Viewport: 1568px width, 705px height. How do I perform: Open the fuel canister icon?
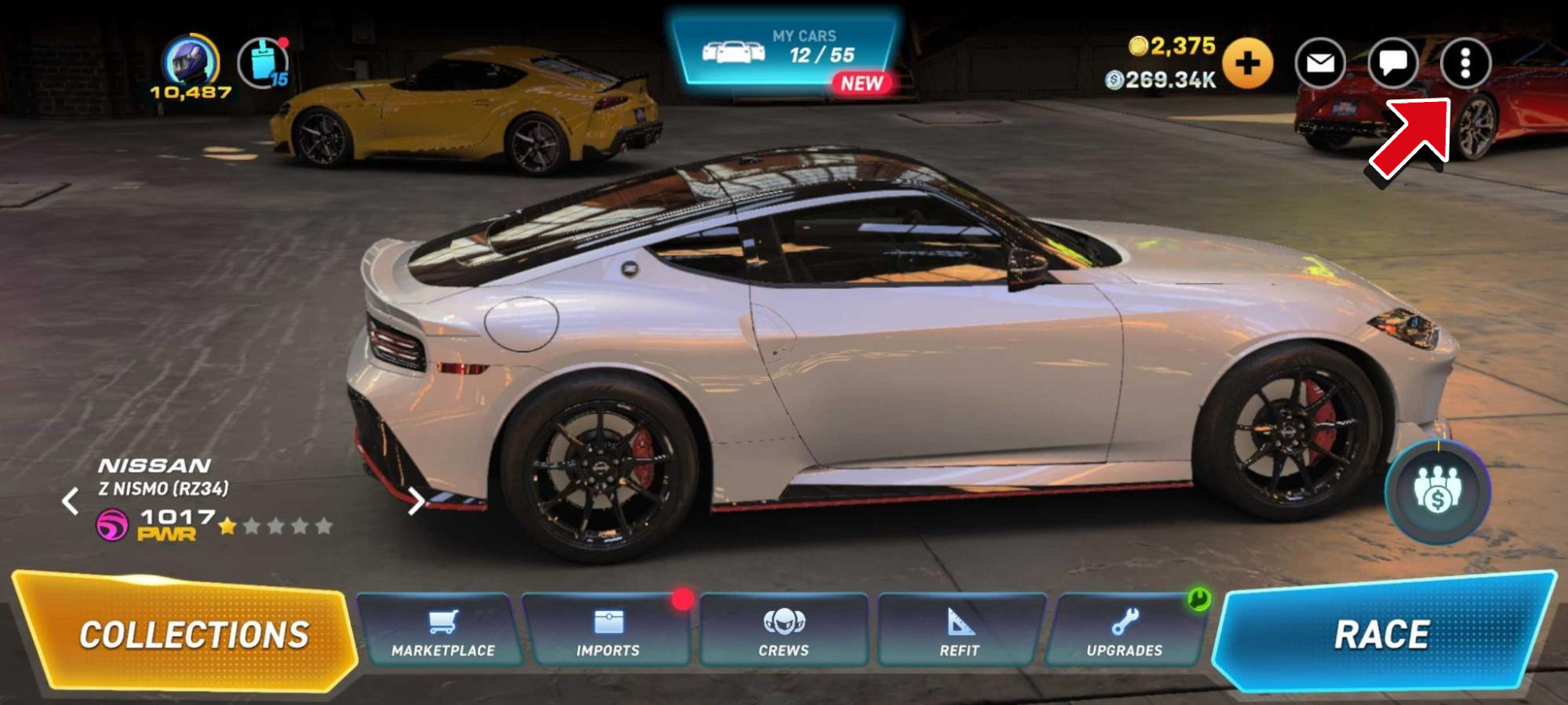pos(264,63)
